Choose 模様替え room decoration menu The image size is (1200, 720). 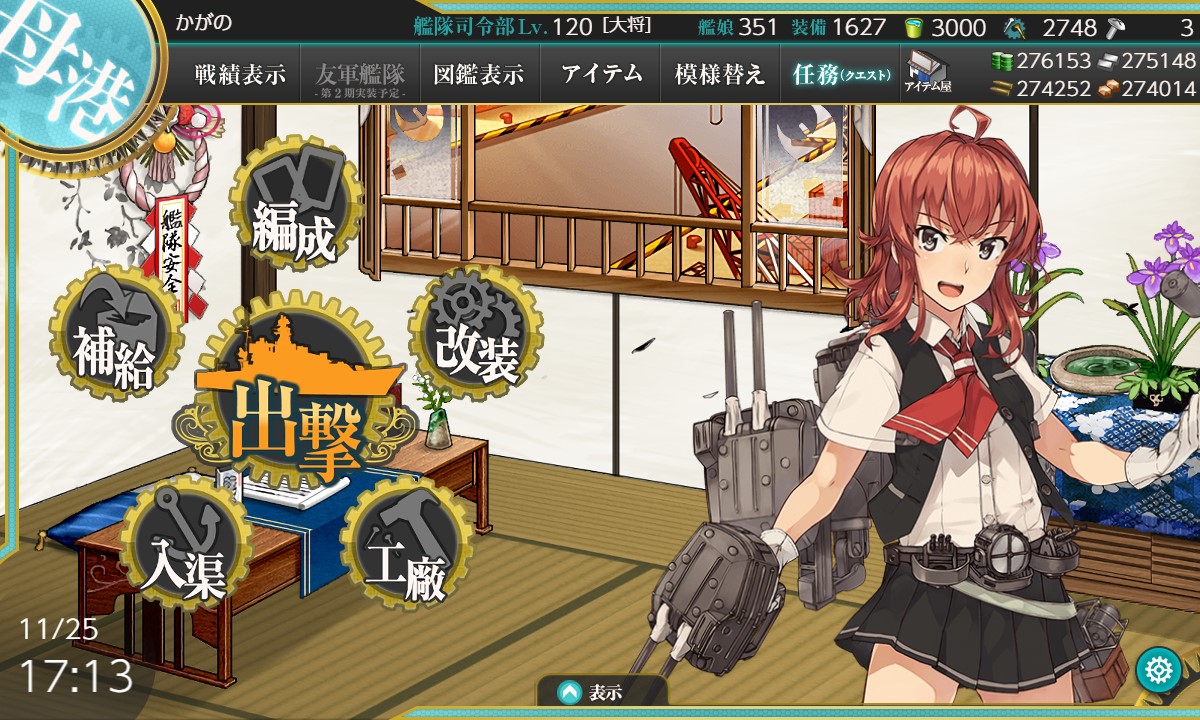[x=720, y=74]
